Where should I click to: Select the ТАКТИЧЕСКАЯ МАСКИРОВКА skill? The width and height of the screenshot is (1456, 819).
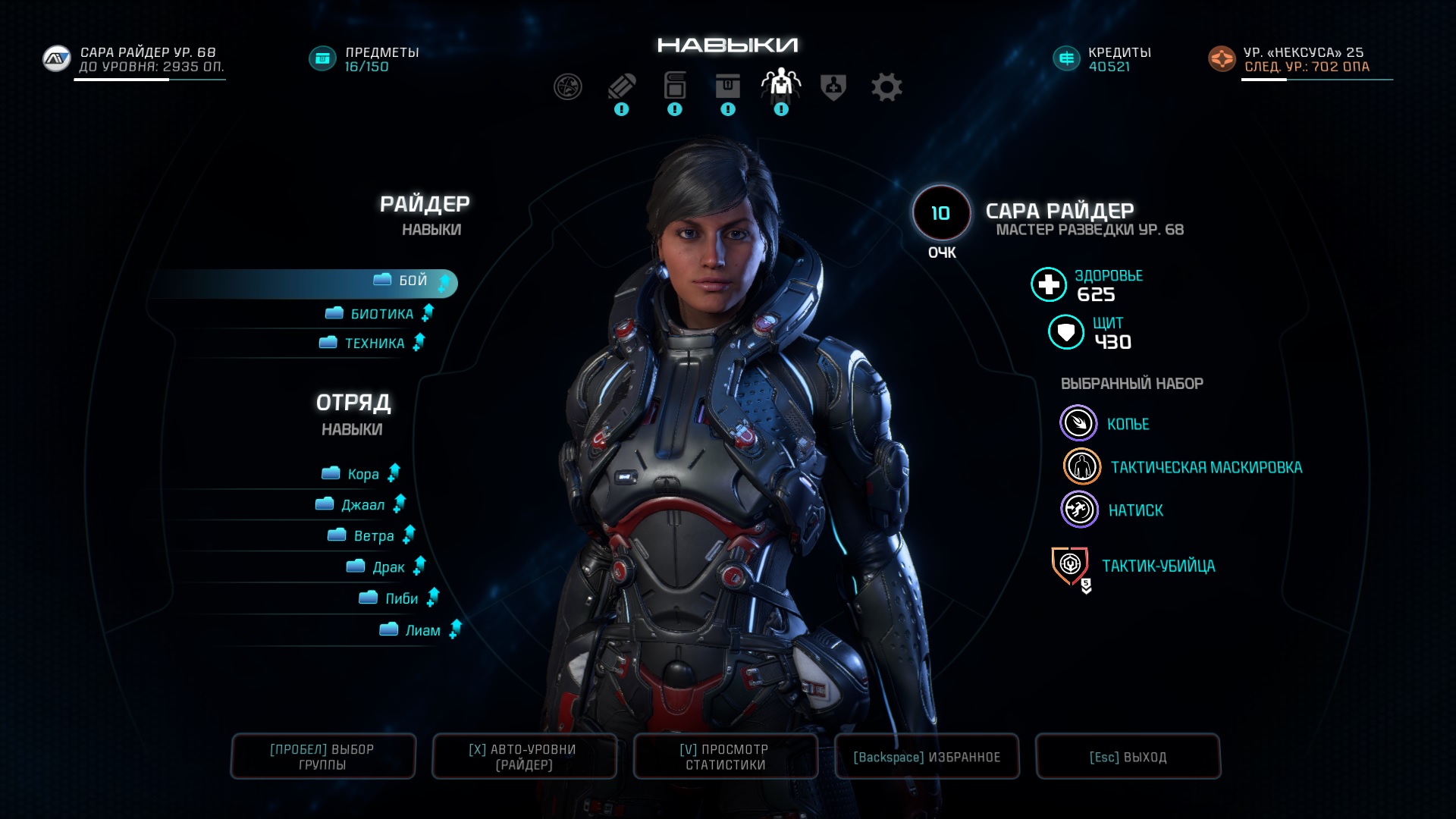[1206, 468]
